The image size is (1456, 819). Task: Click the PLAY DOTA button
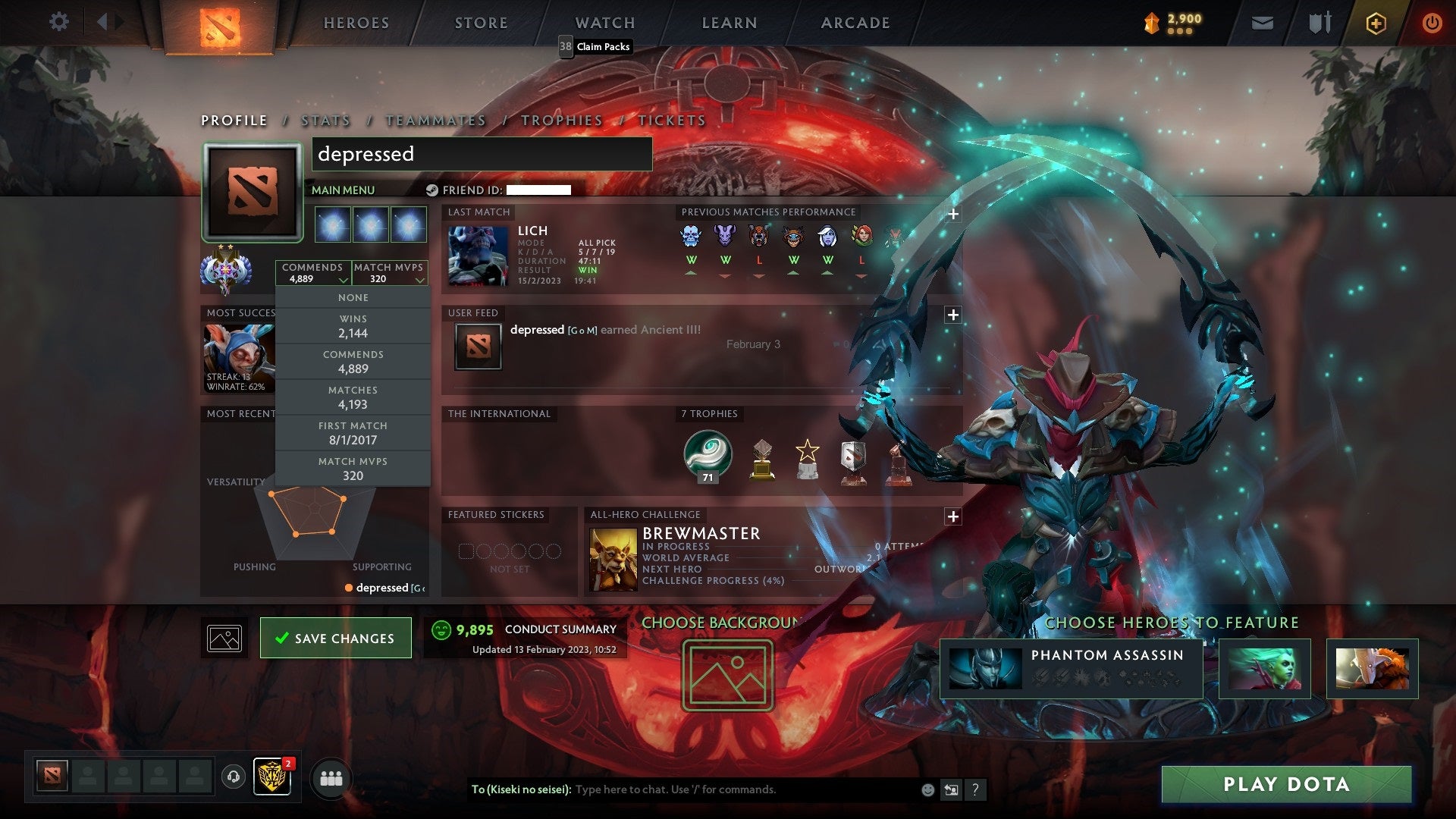click(1284, 786)
